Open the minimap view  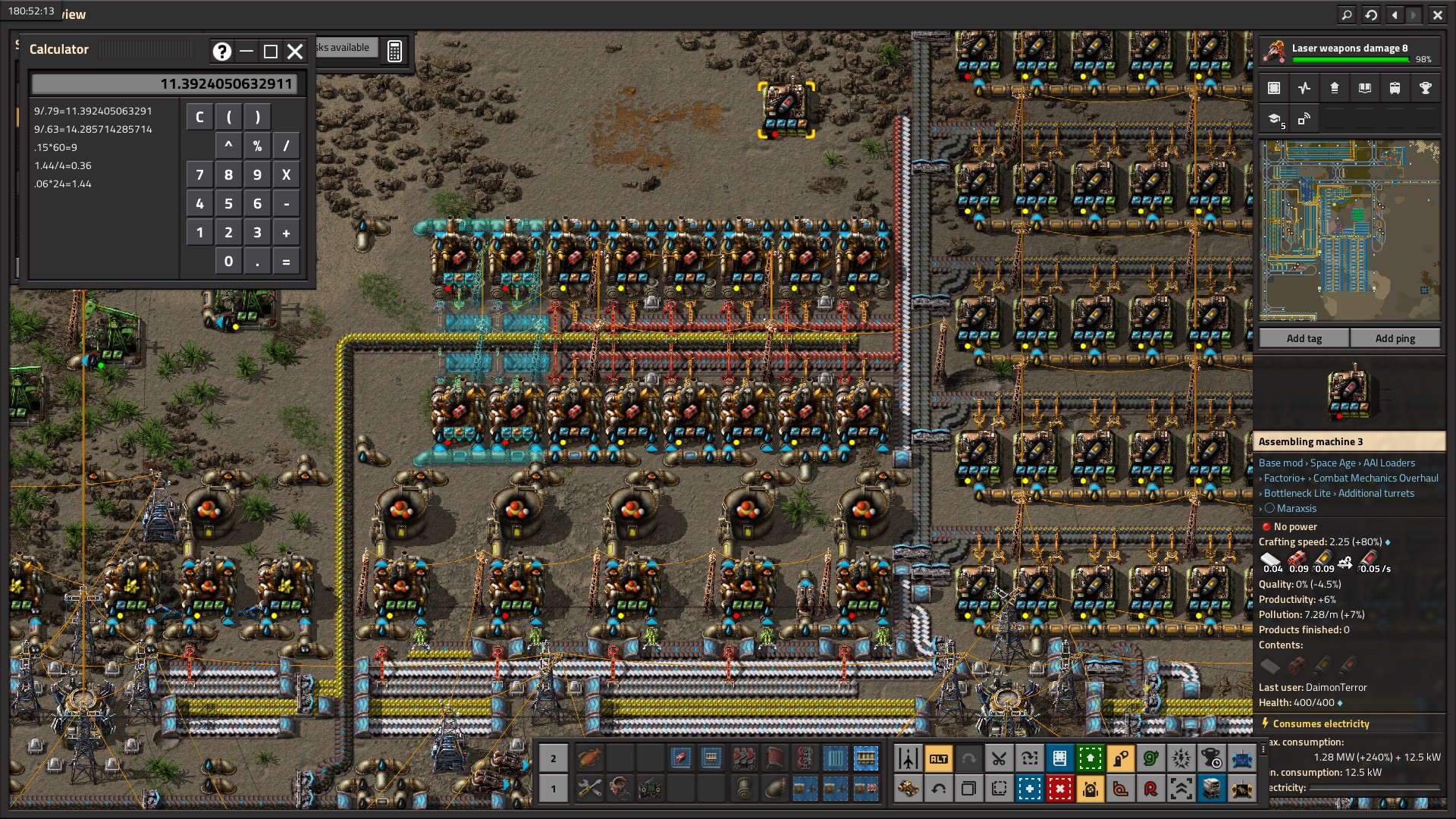tap(1349, 231)
